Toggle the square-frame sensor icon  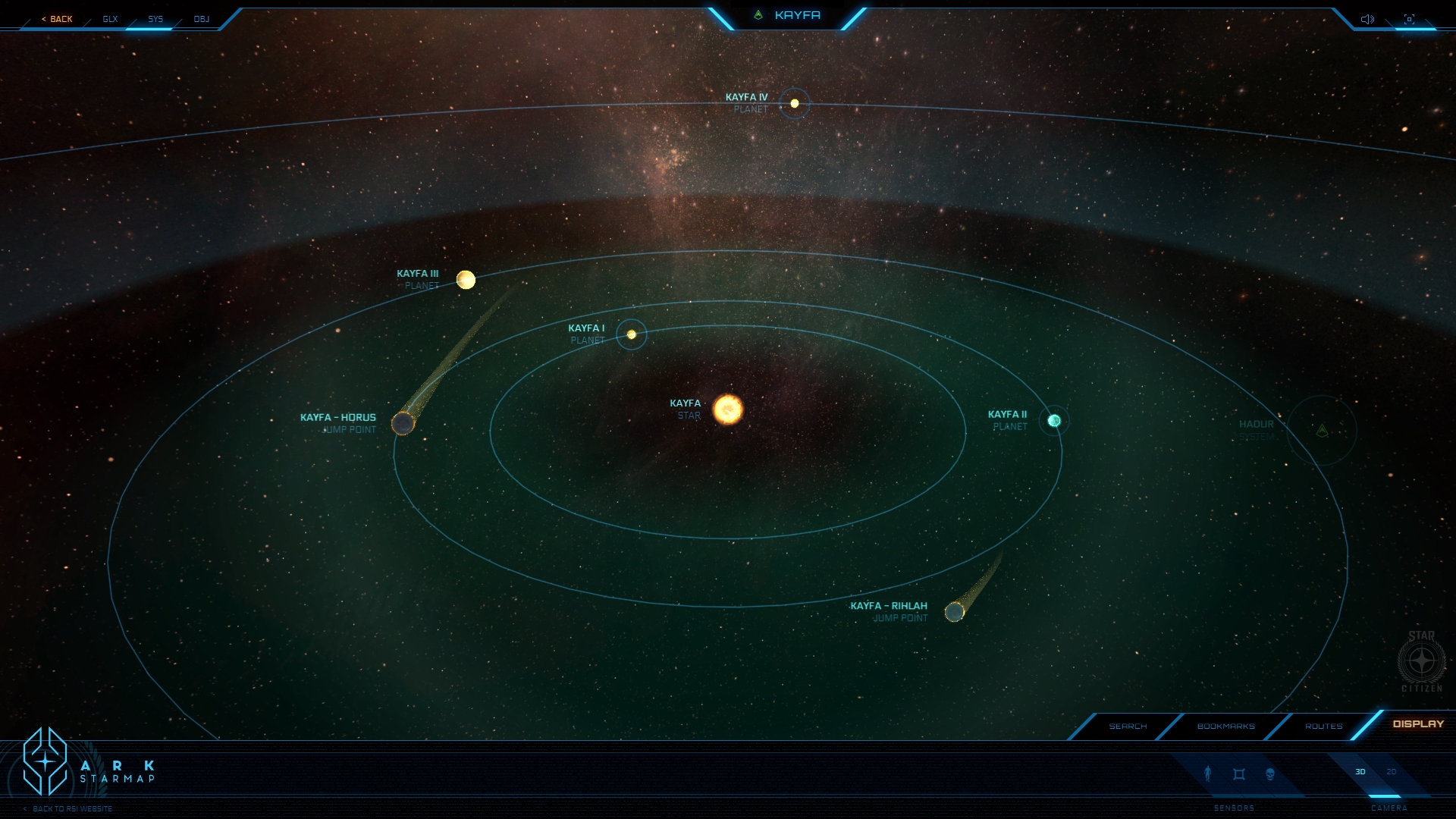tap(1239, 774)
